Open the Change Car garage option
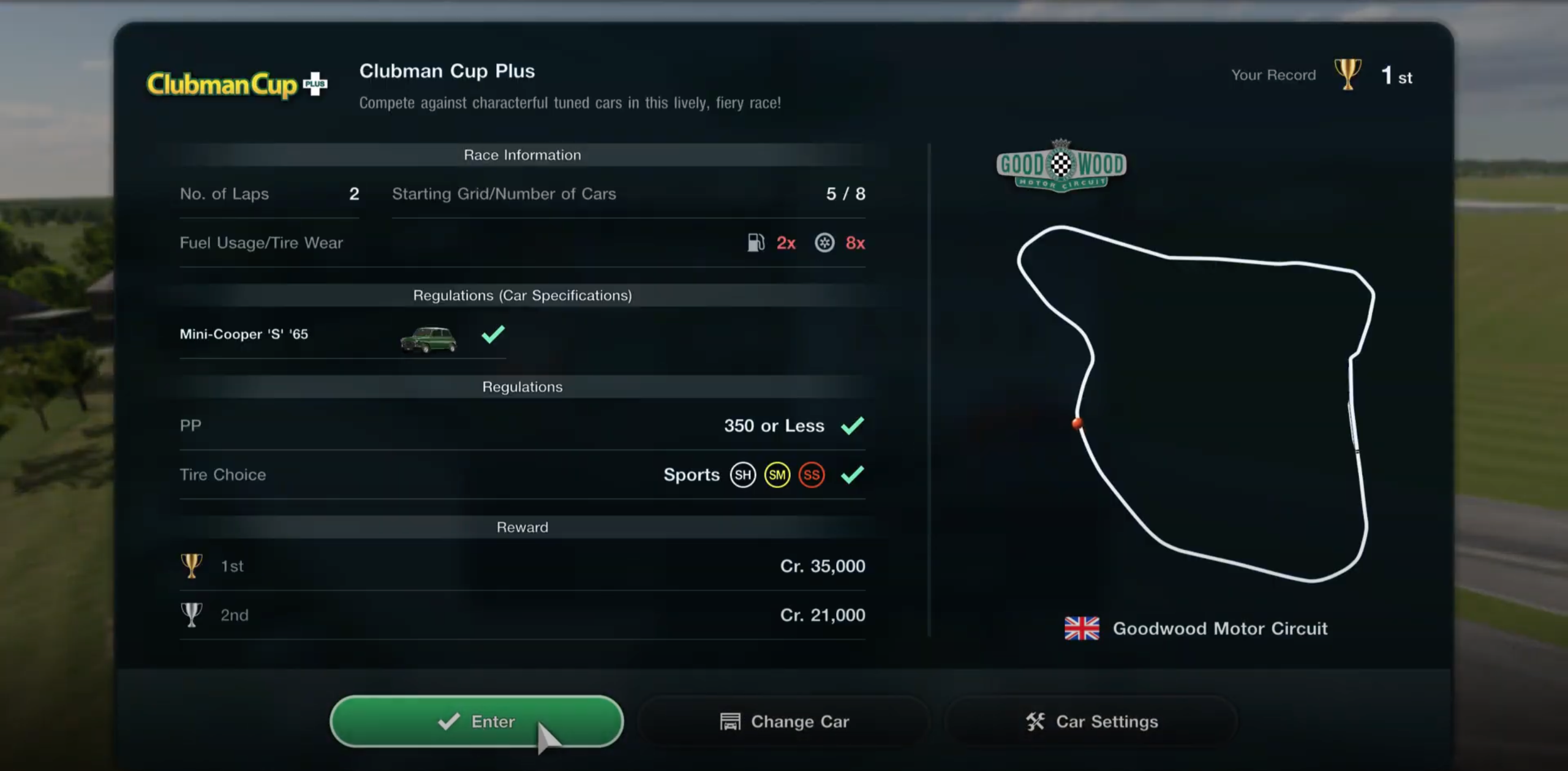This screenshot has height=771, width=1568. [x=784, y=721]
